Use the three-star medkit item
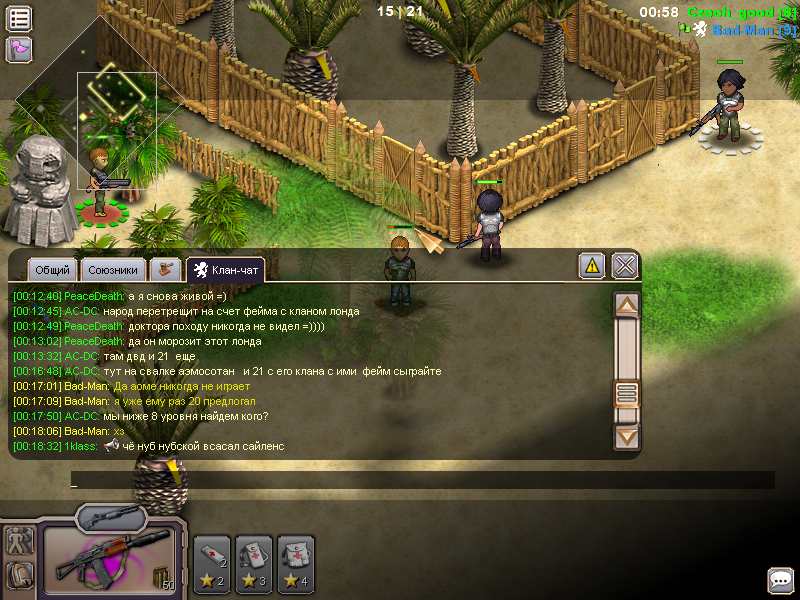The image size is (800, 600). coord(255,564)
